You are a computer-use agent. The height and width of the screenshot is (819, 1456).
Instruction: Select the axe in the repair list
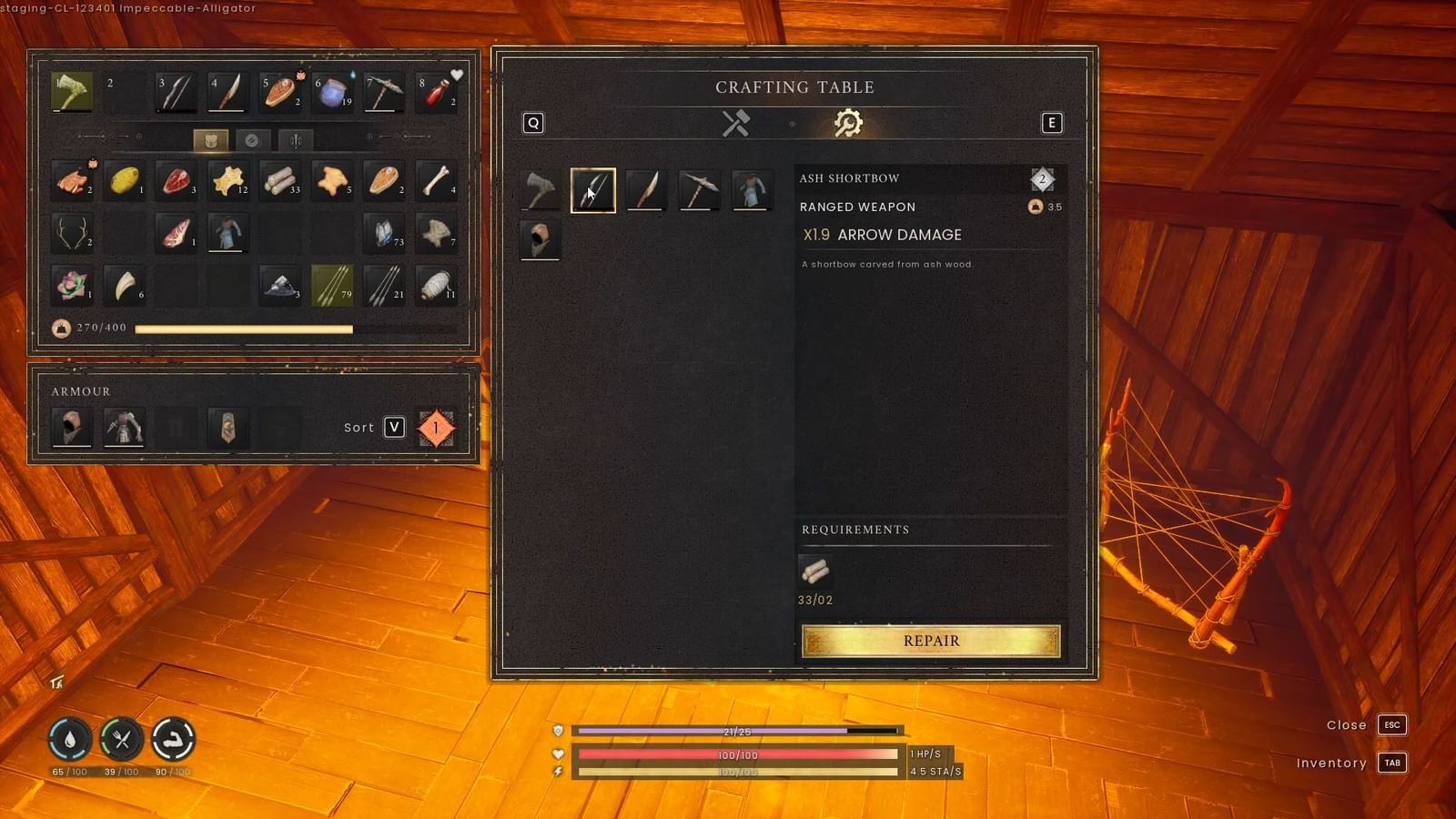click(x=541, y=190)
